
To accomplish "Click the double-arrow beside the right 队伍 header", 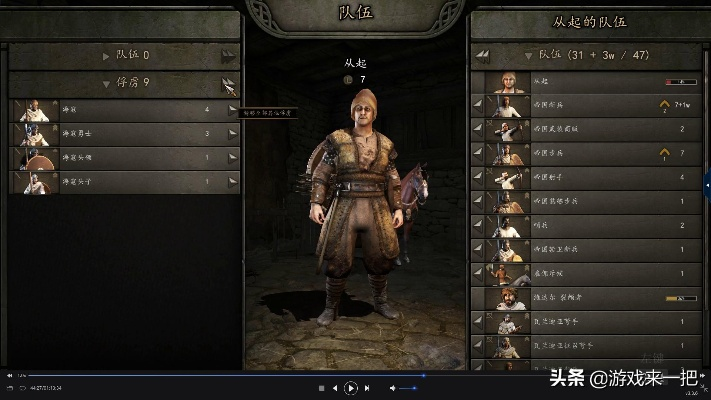I will [482, 55].
